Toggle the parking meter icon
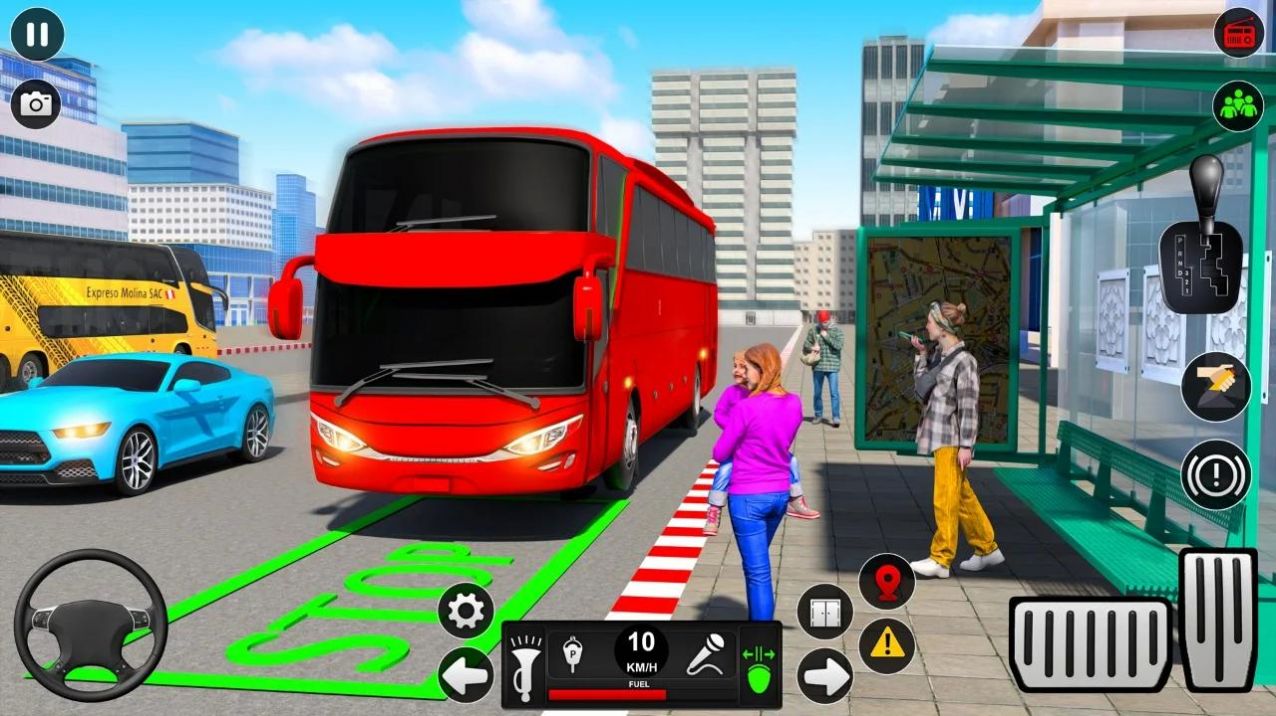This screenshot has width=1276, height=716. click(573, 654)
